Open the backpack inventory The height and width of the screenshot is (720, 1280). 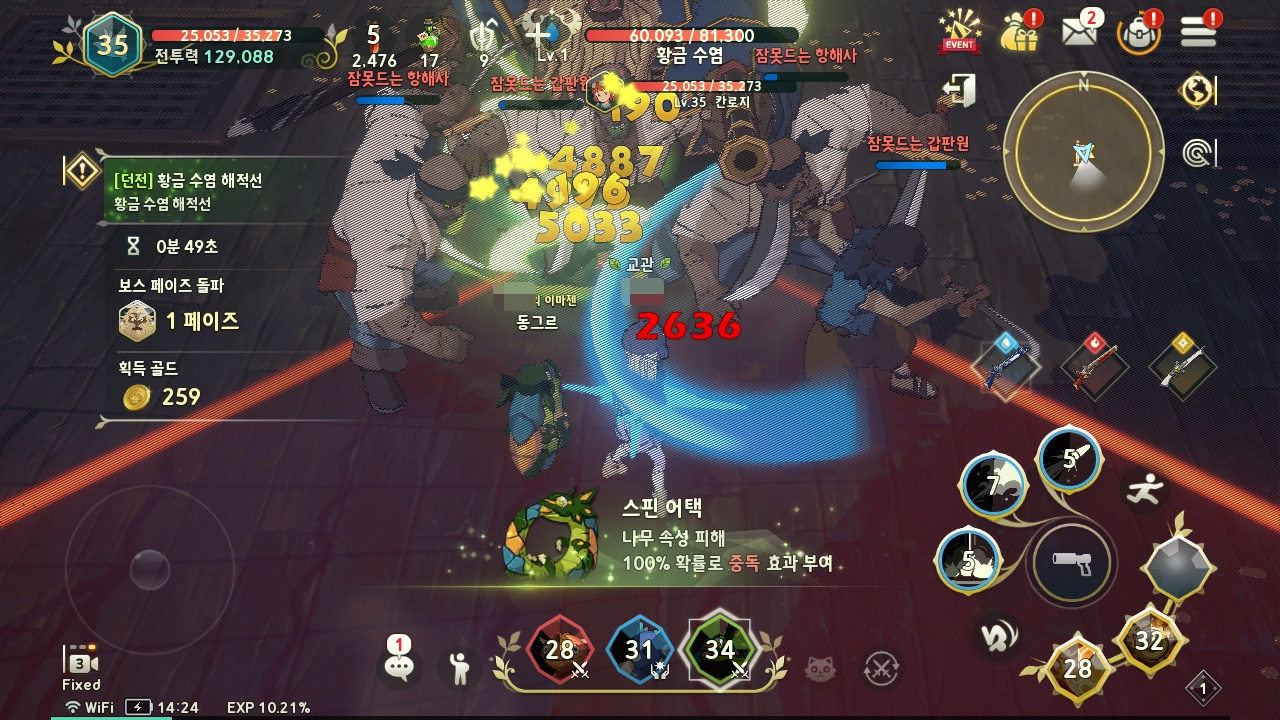pyautogui.click(x=1139, y=32)
